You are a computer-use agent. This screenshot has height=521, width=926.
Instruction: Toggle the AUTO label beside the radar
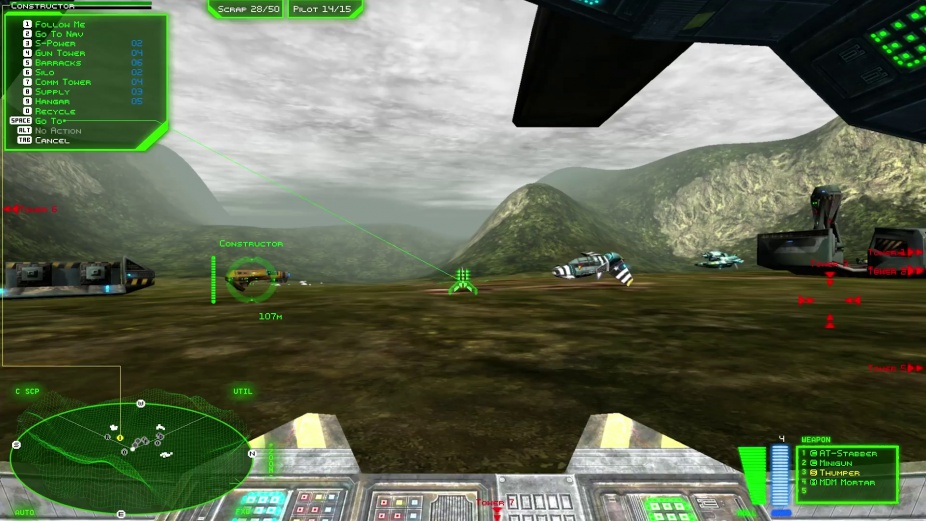(x=25, y=512)
